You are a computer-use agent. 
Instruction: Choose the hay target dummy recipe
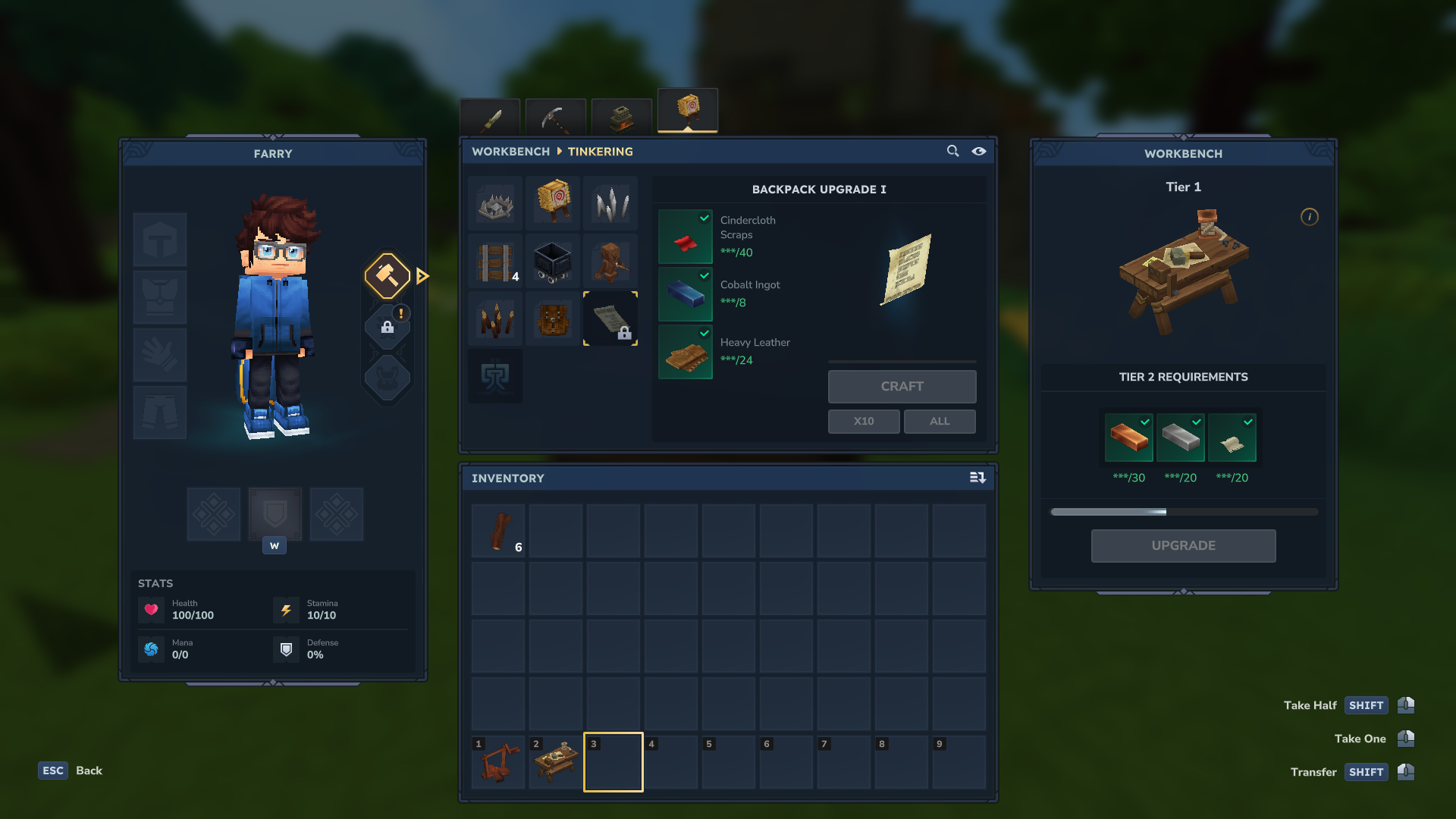(x=553, y=203)
